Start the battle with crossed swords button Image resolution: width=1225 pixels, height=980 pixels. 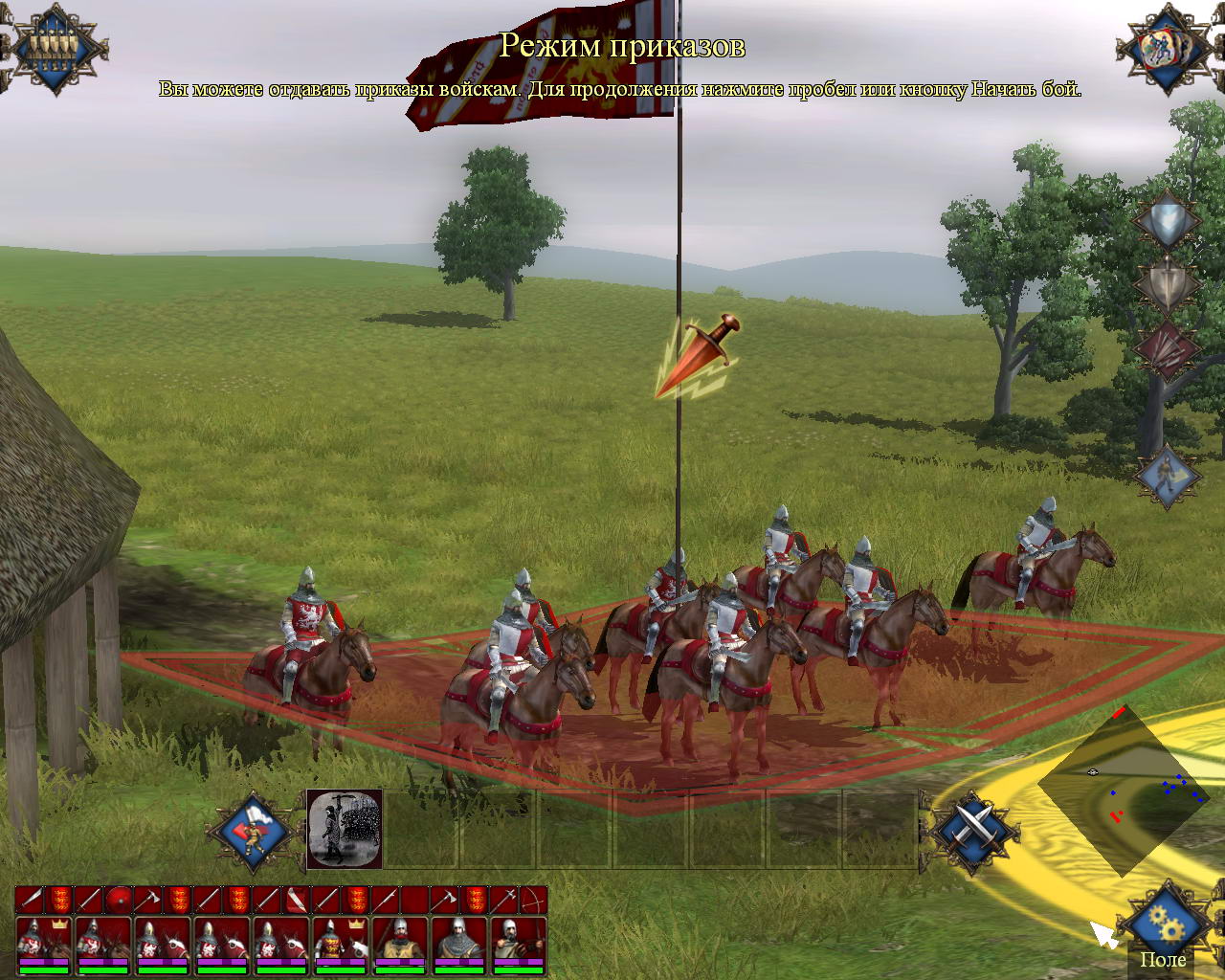pos(973,830)
